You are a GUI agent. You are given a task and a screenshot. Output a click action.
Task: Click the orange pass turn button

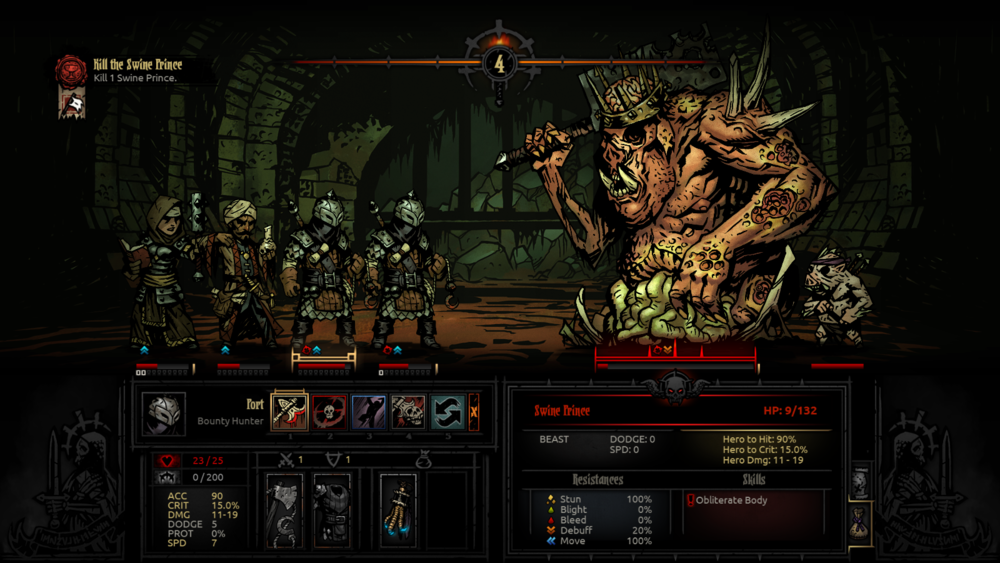[474, 412]
